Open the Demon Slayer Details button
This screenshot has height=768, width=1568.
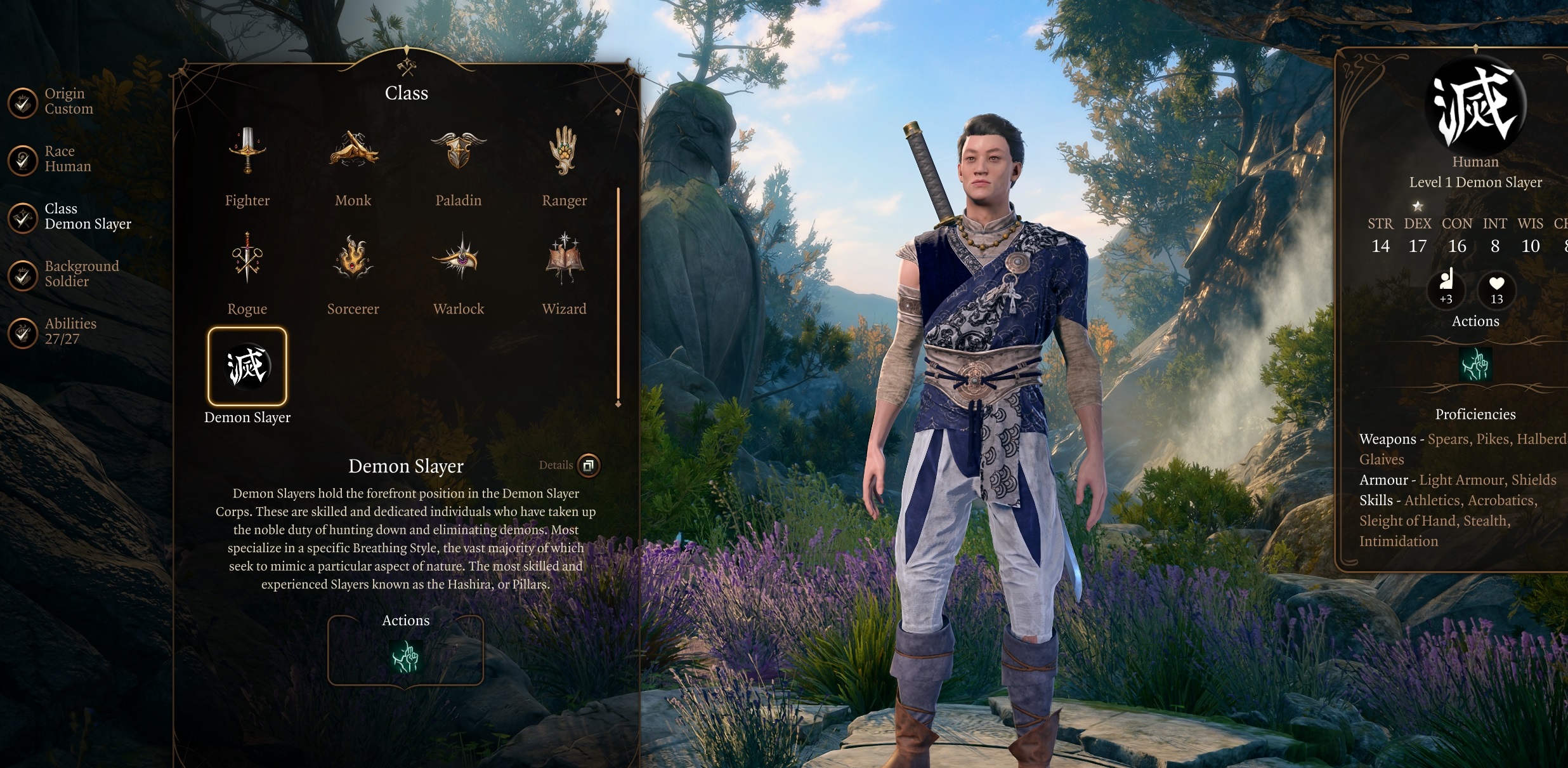pos(588,465)
